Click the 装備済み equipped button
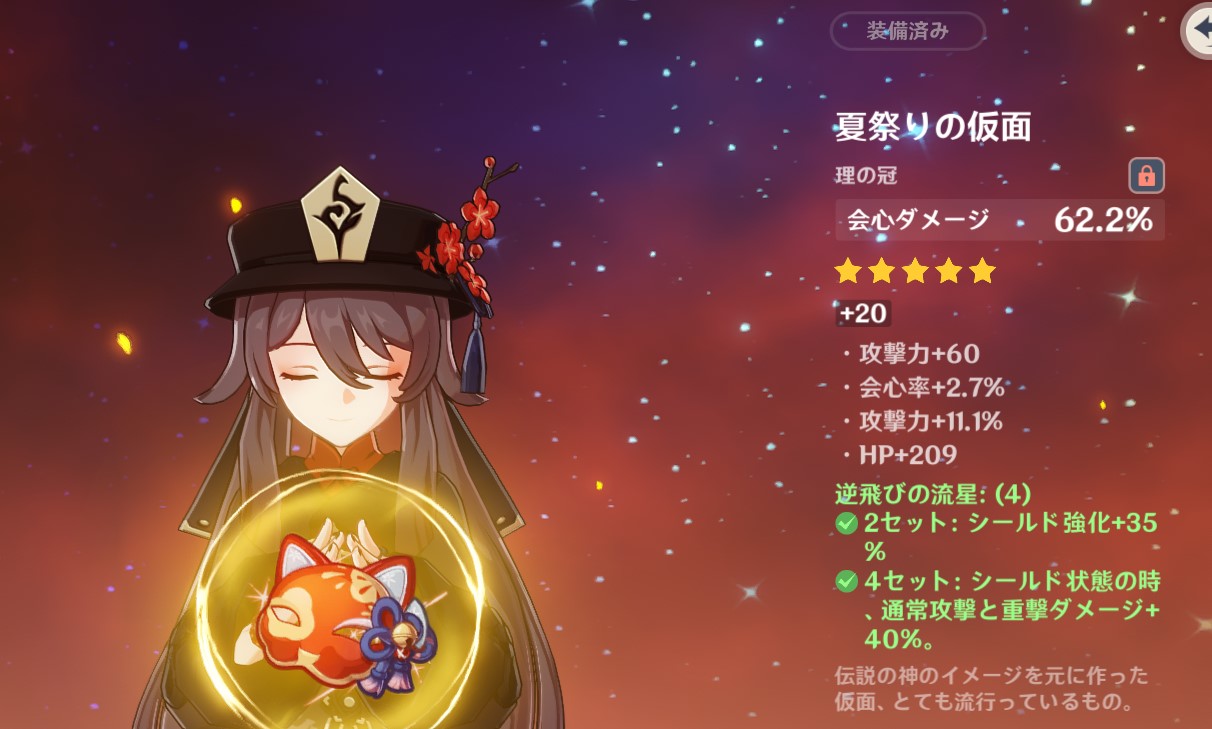This screenshot has height=729, width=1212. (x=907, y=31)
